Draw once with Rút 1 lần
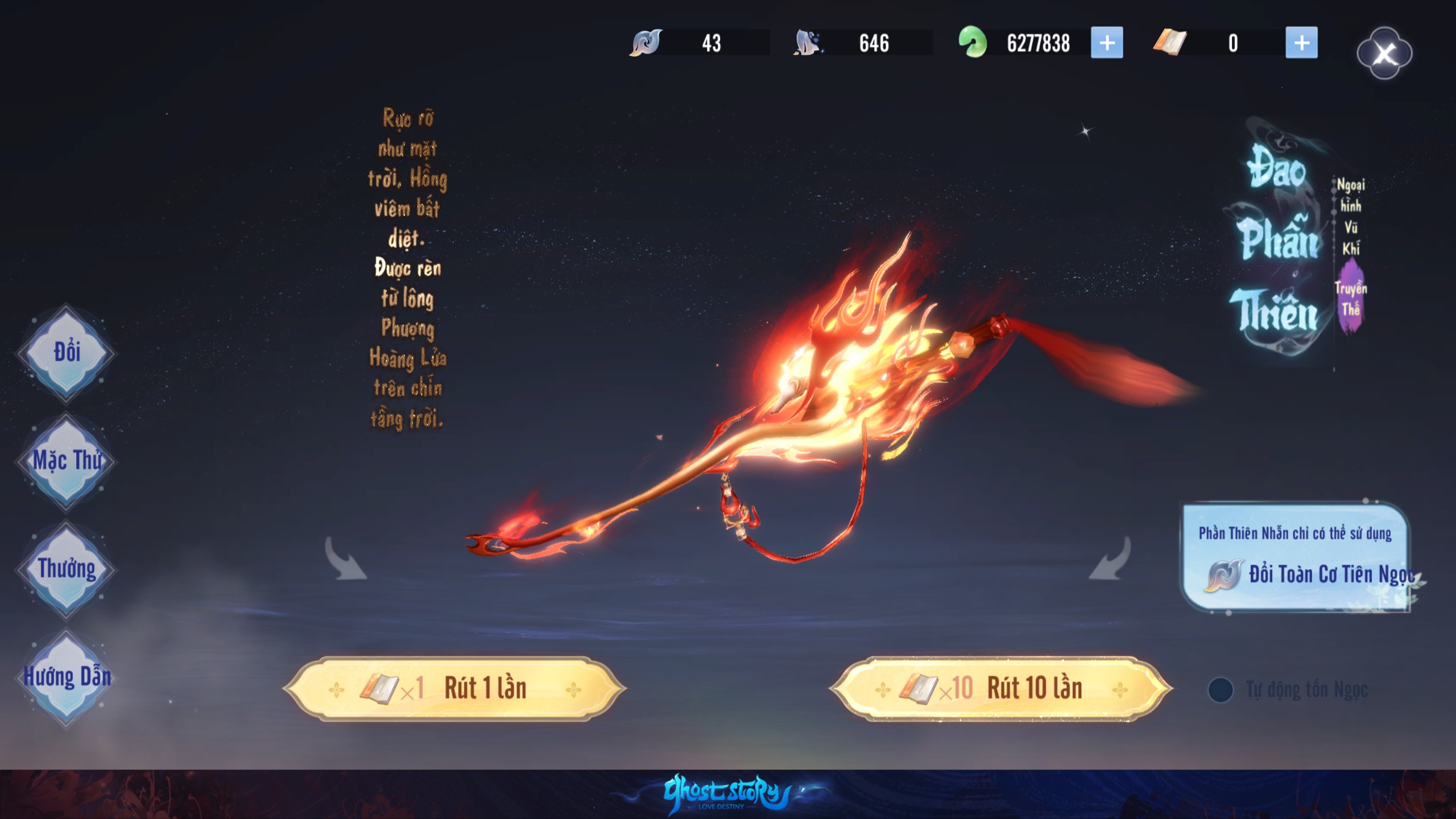This screenshot has height=819, width=1456. pos(454,689)
